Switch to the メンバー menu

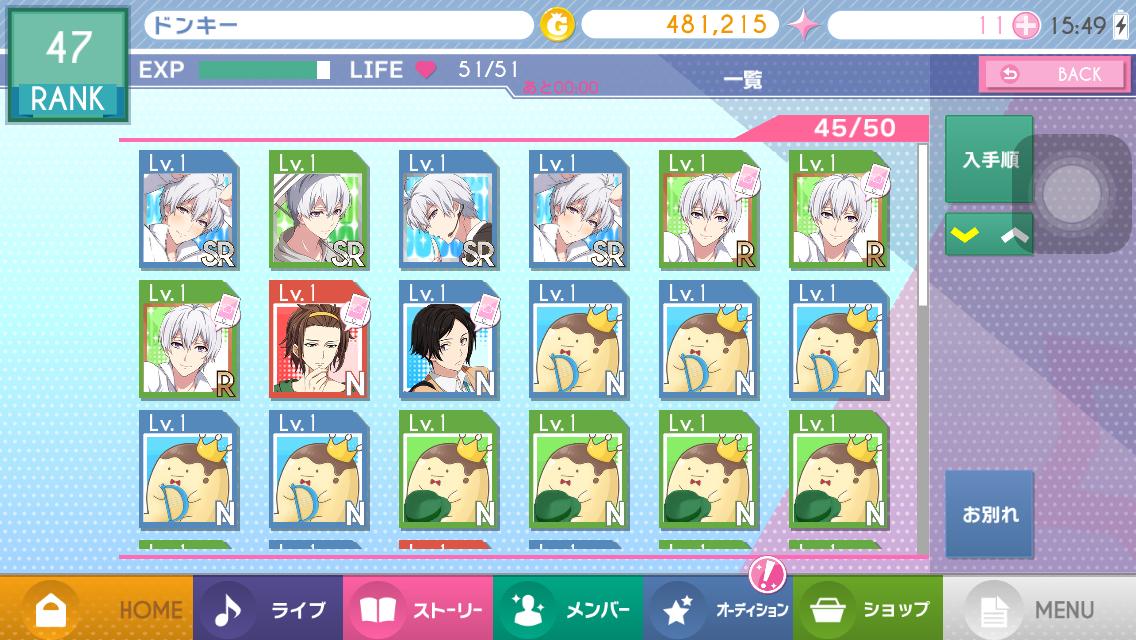tap(567, 608)
